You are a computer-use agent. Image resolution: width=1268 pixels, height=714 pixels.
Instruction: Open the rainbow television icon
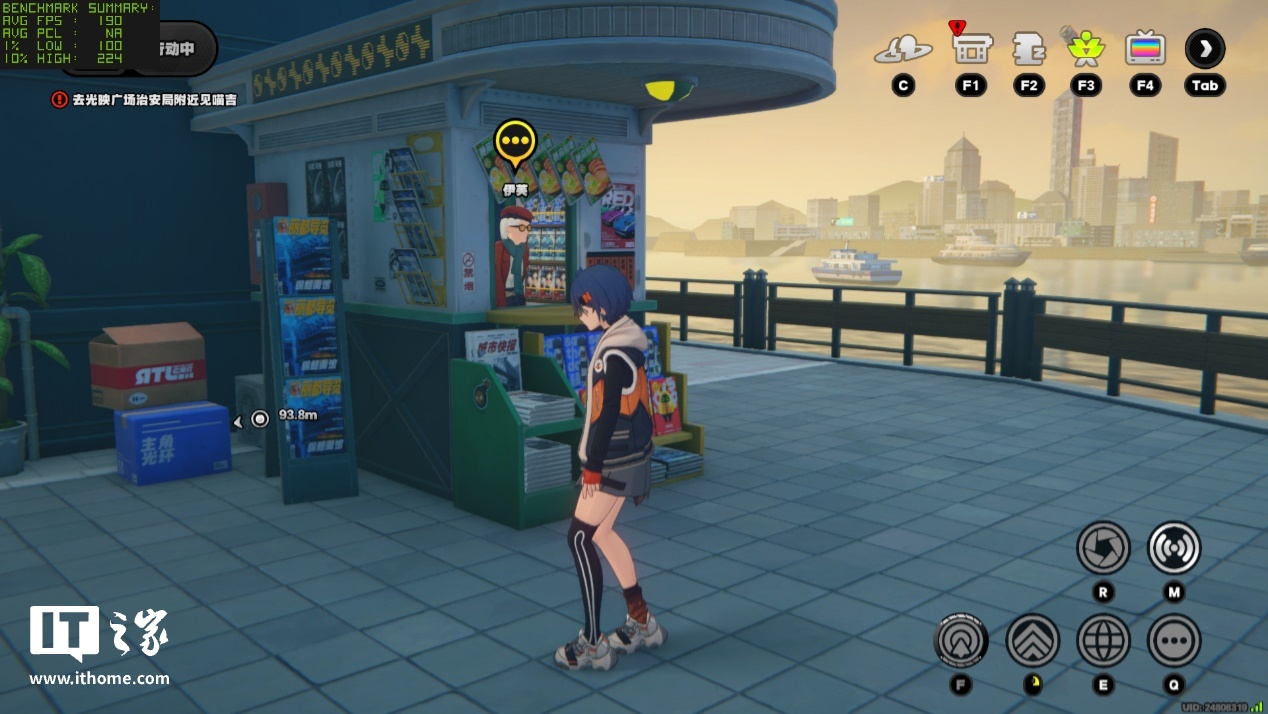click(x=1145, y=48)
